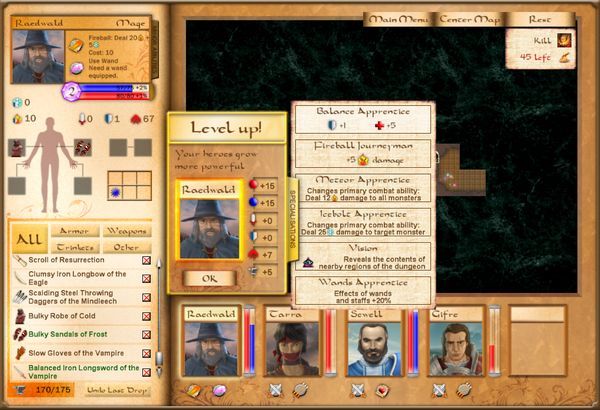Pick the Fireball Journeyman upgrade
This screenshot has height=410, width=600.
pos(364,153)
